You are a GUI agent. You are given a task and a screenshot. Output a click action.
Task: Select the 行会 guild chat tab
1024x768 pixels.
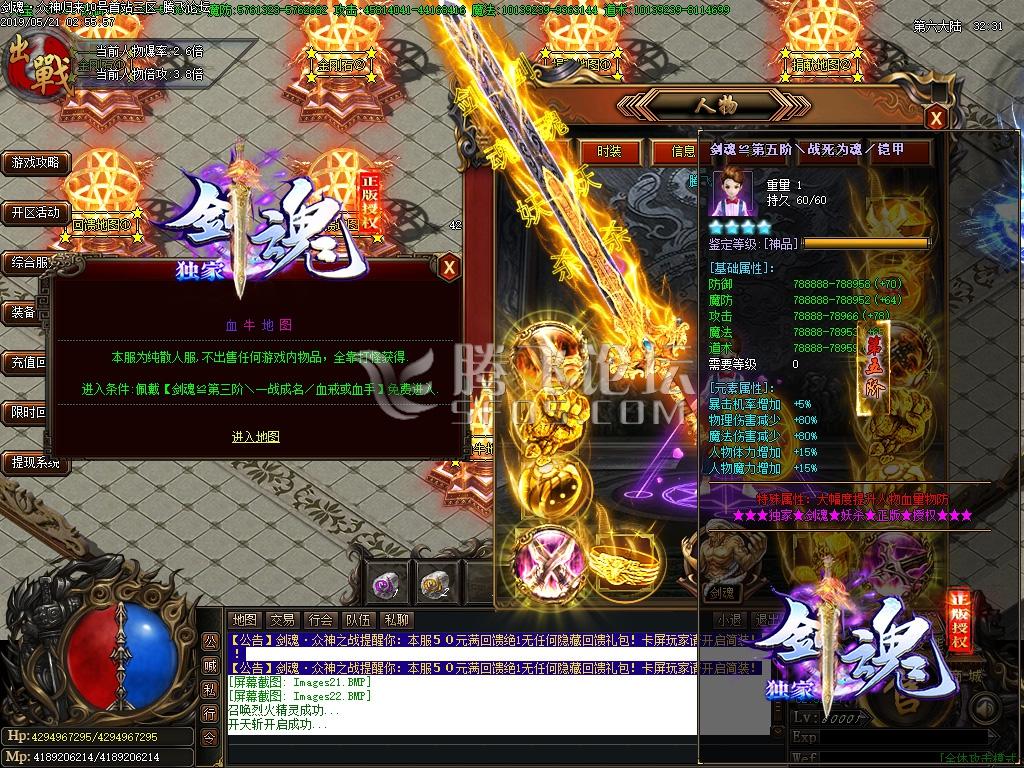click(x=320, y=620)
